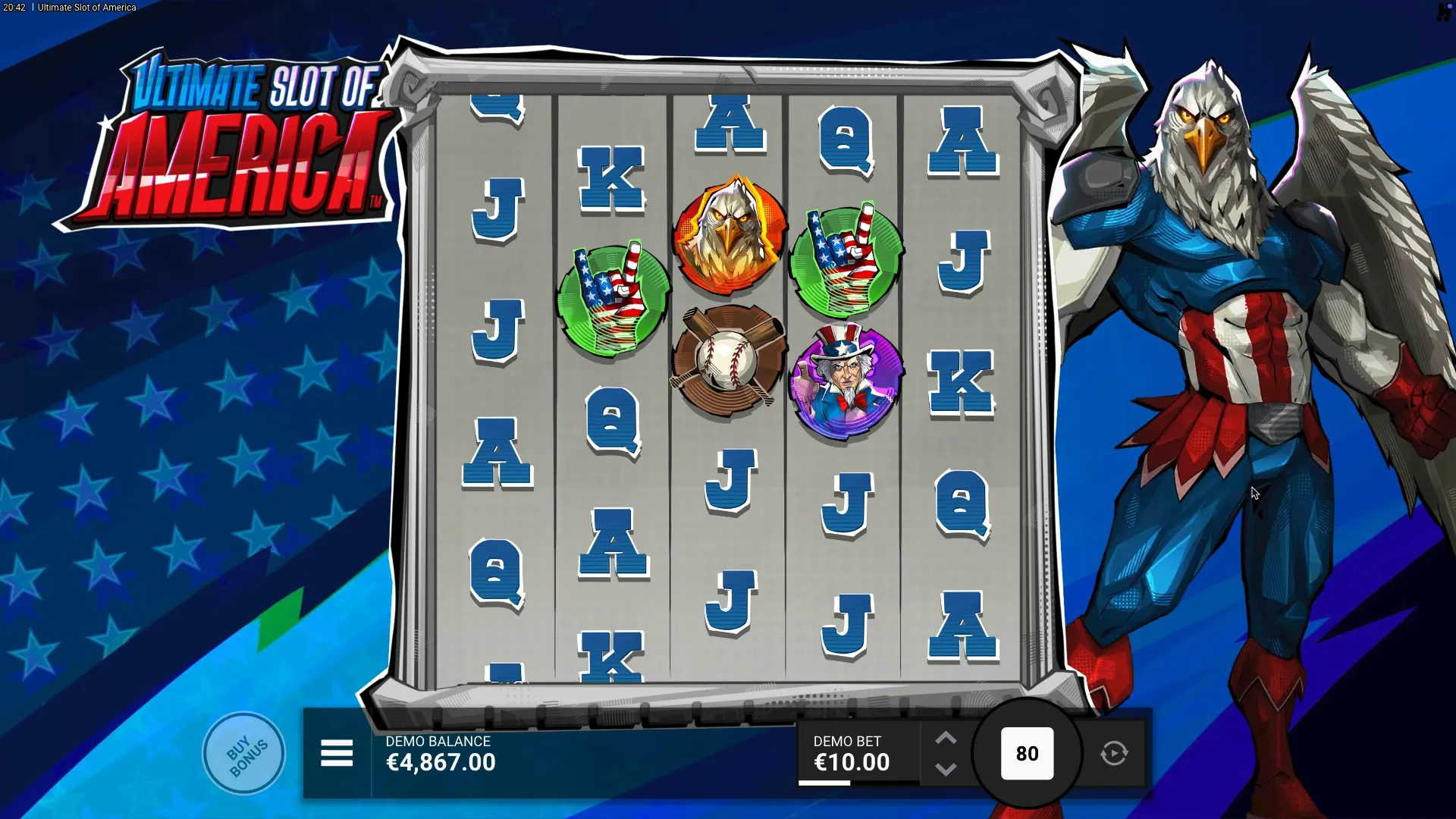1456x819 pixels.
Task: Decrease the demo bet amount
Action: [946, 770]
